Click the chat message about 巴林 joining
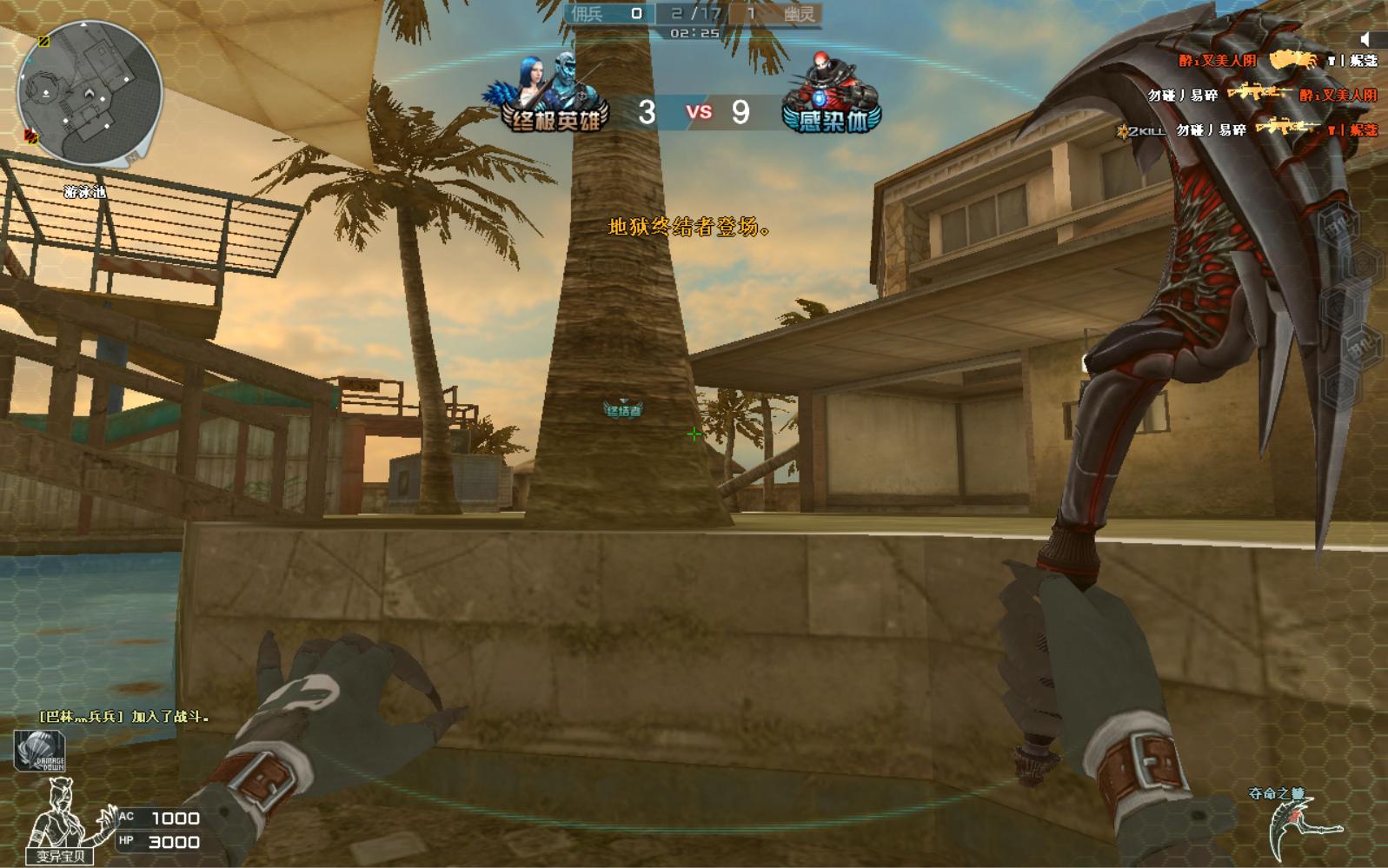Viewport: 1388px width, 868px height. 123,717
